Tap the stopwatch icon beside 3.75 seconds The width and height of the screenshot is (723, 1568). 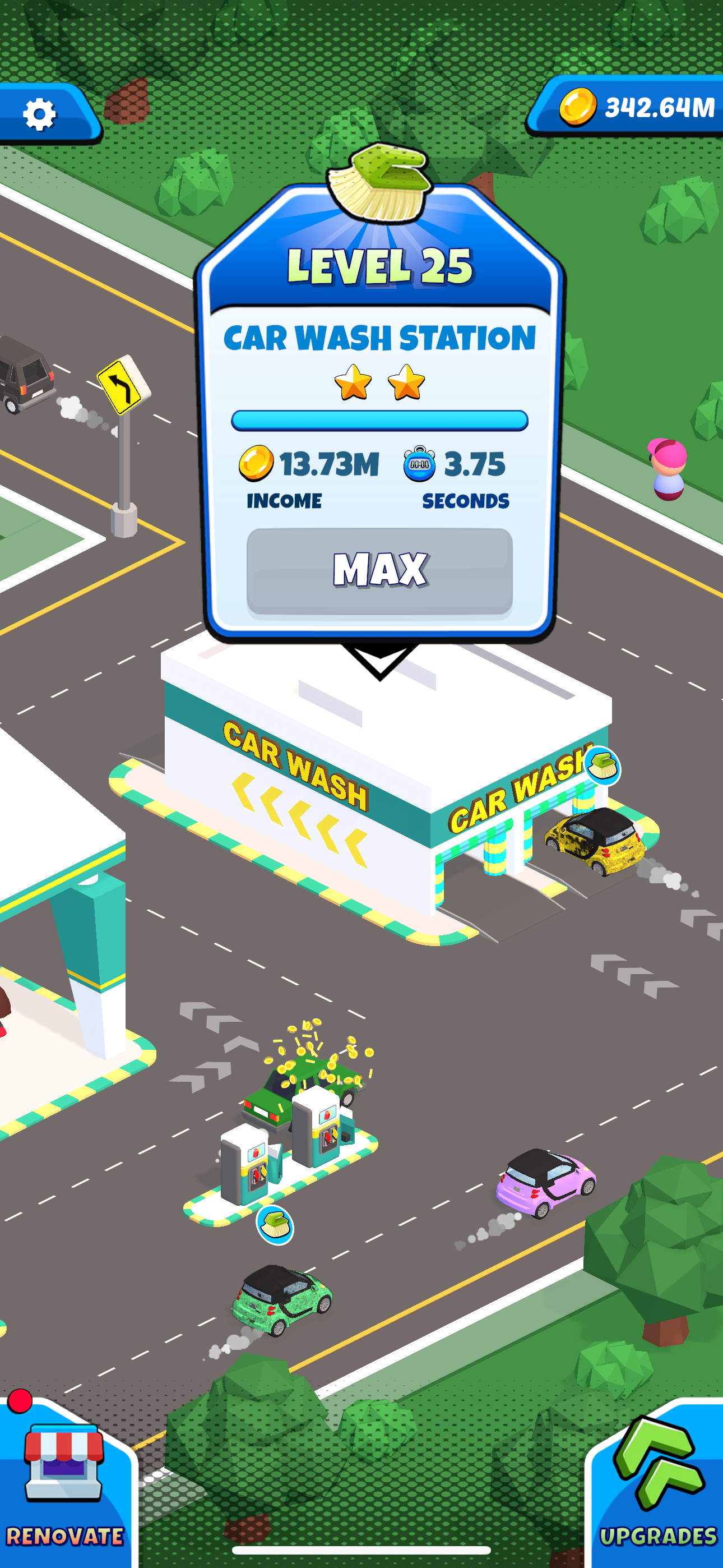click(x=419, y=464)
